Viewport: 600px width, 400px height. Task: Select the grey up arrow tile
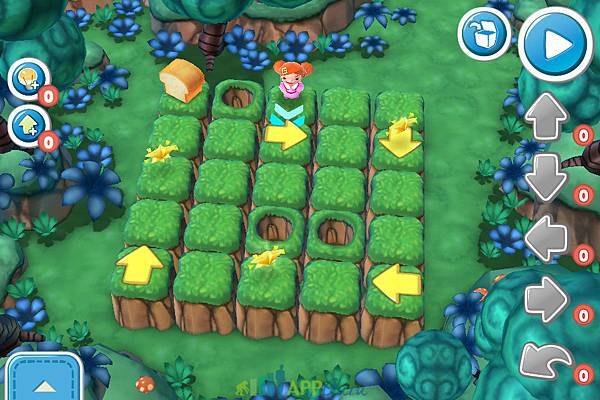tap(546, 118)
